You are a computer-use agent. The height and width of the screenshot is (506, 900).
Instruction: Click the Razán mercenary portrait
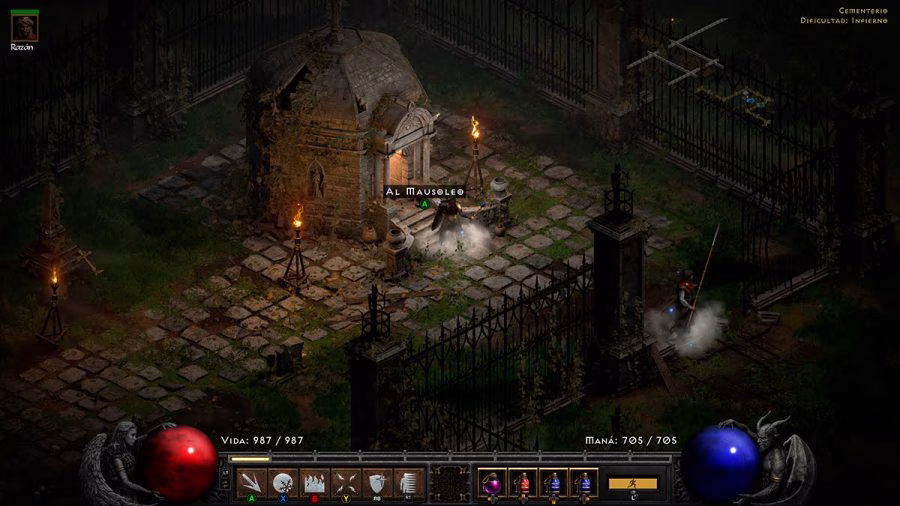point(25,27)
